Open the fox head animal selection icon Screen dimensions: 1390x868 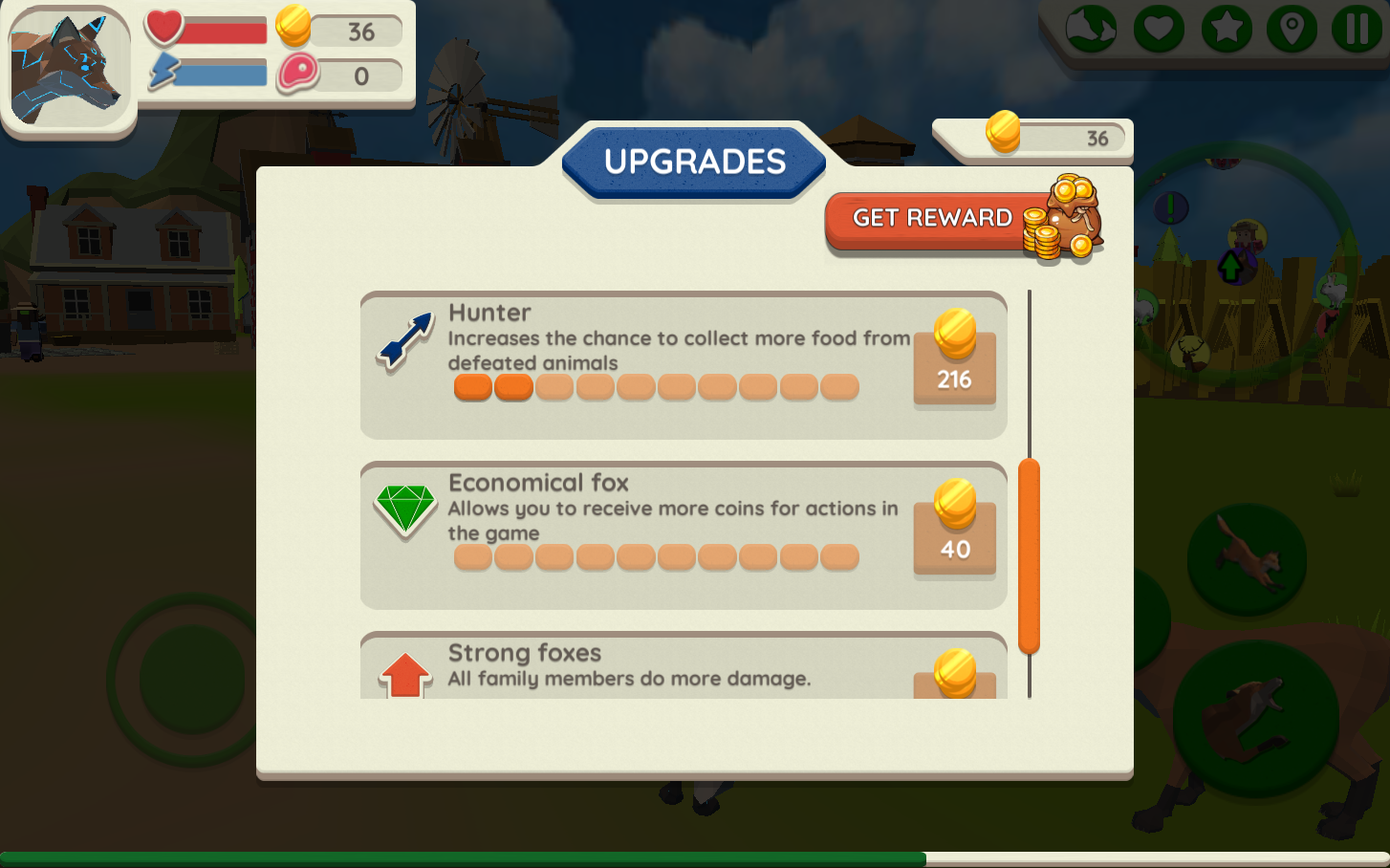coord(1093,29)
